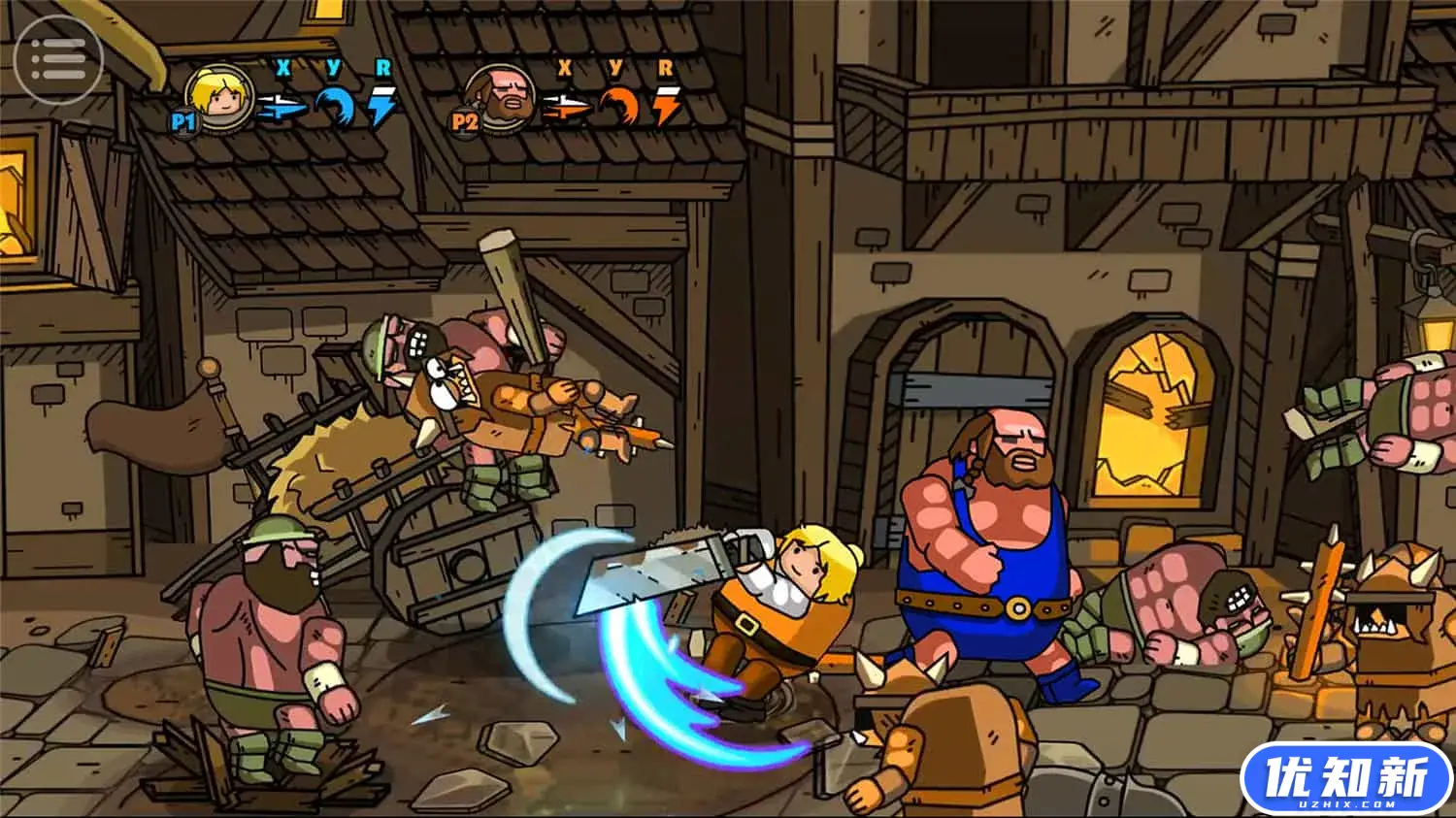Click the P2 player badge
Viewport: 1456px width, 818px height.
pos(466,123)
